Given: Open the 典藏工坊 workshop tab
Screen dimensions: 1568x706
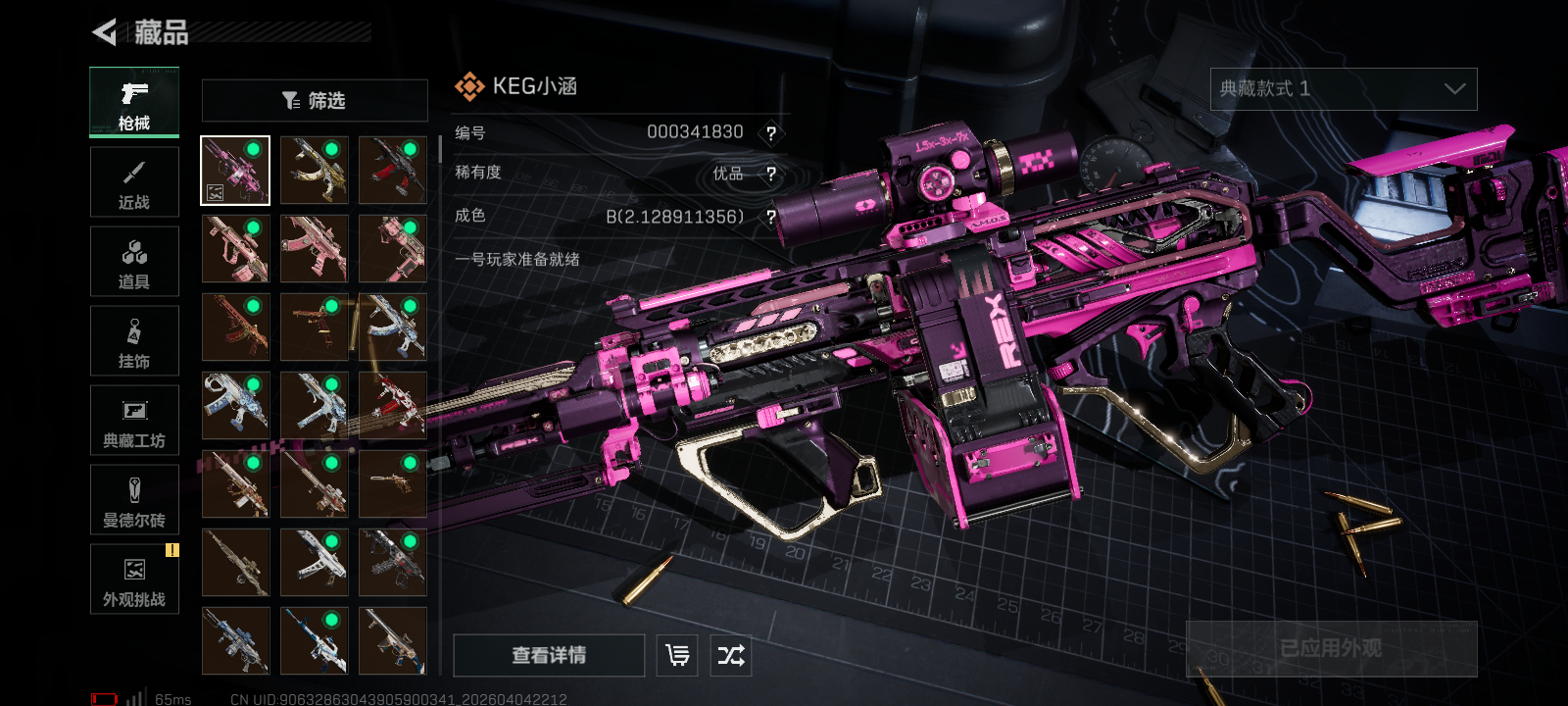Looking at the screenshot, I should (x=134, y=421).
